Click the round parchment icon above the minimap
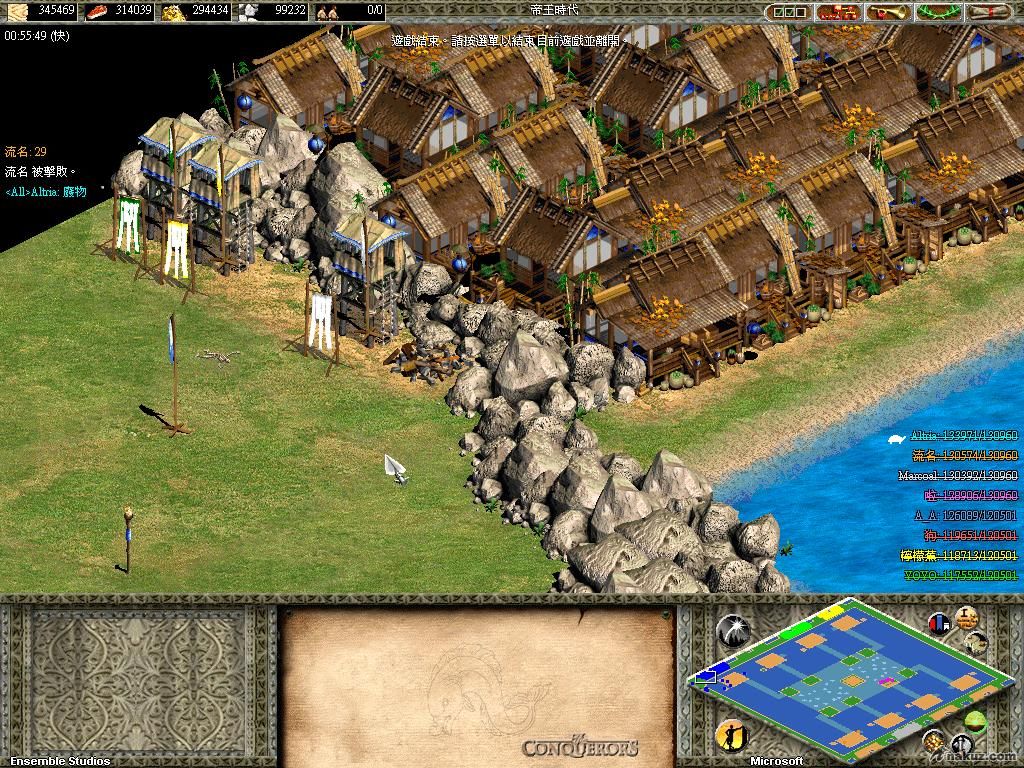This screenshot has height=768, width=1024. click(x=967, y=617)
